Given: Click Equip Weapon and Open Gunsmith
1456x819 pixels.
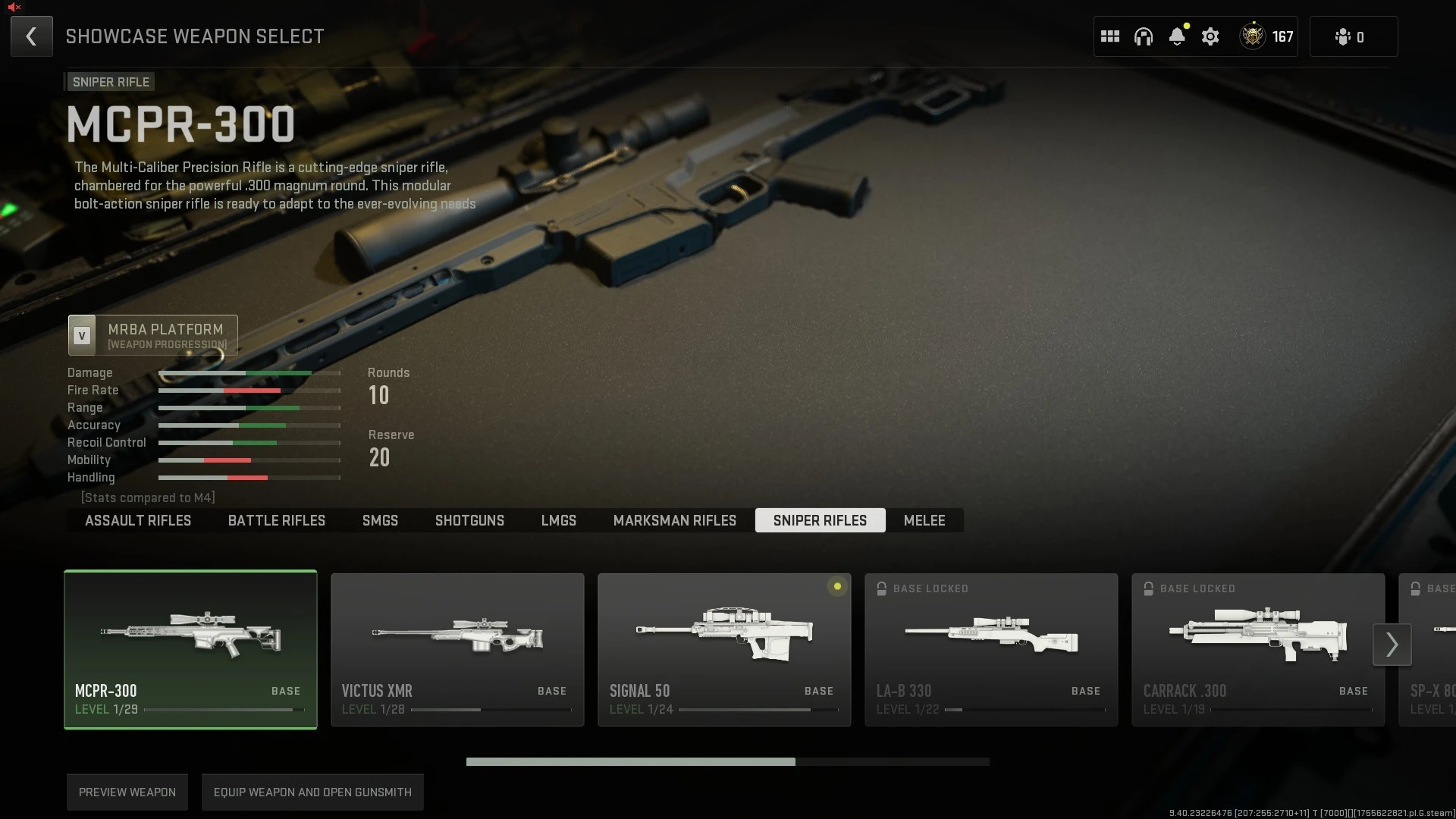Looking at the screenshot, I should pyautogui.click(x=312, y=792).
